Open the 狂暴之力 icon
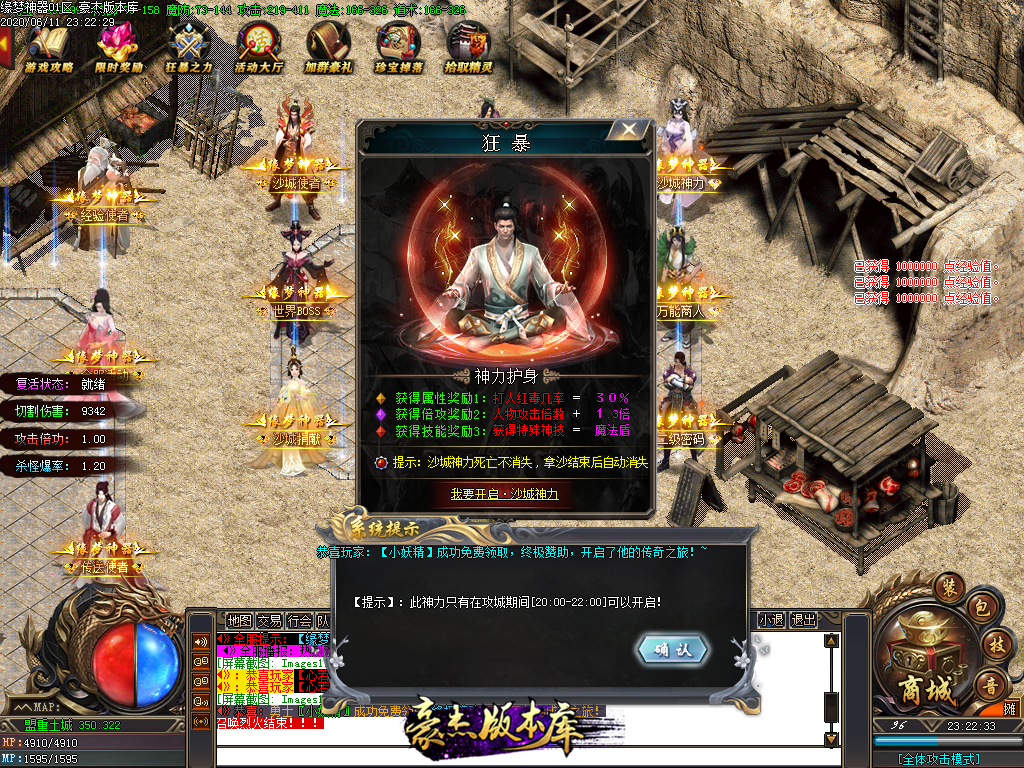Screen dimensions: 1024x768 pos(189,48)
